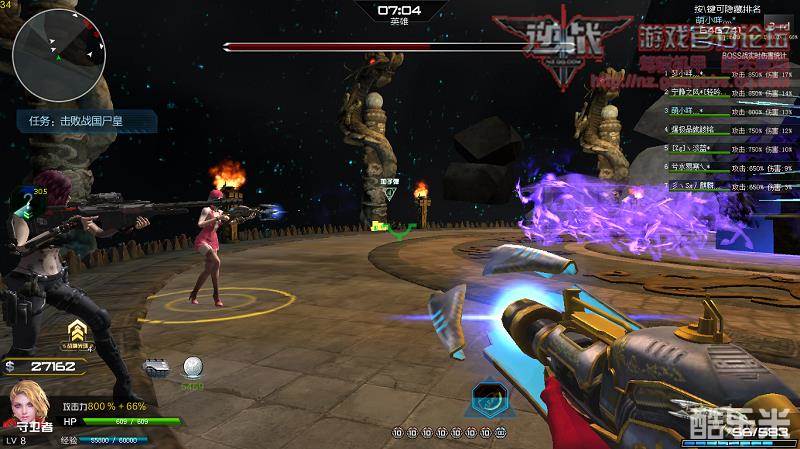The image size is (800, 449).
Task: Click the blonde Guardian character portrait
Action: (x=27, y=406)
